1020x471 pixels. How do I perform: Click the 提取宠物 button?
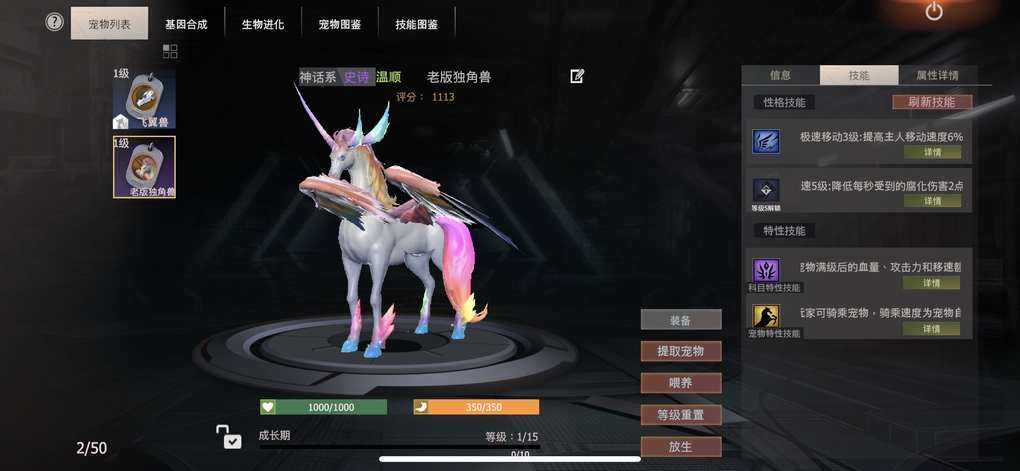680,351
